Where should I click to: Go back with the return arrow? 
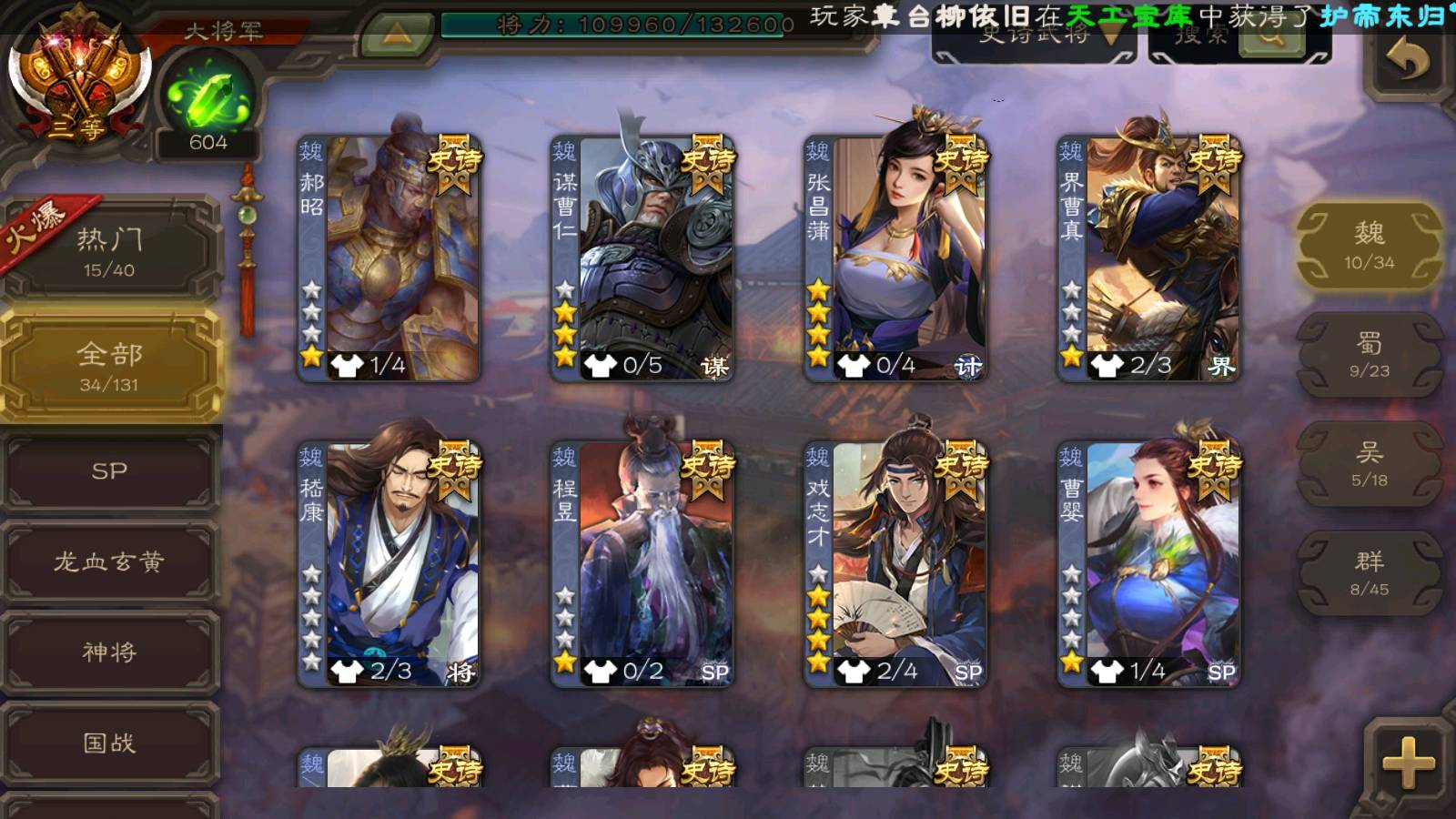[1407, 62]
